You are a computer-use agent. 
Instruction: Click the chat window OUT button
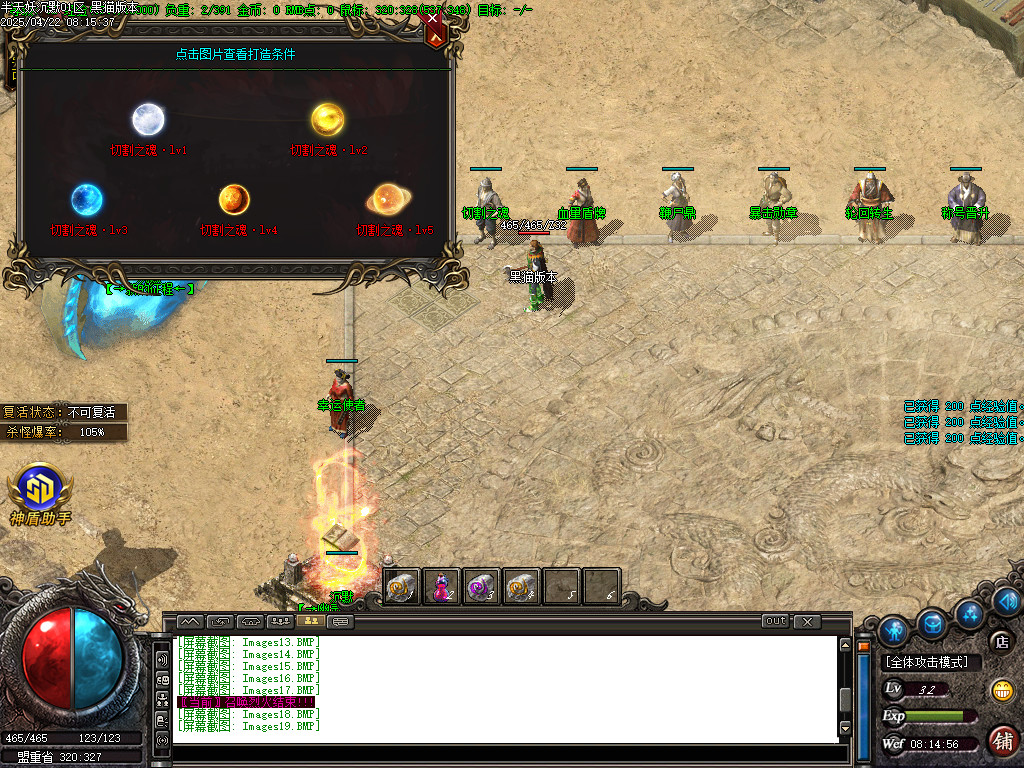(775, 621)
